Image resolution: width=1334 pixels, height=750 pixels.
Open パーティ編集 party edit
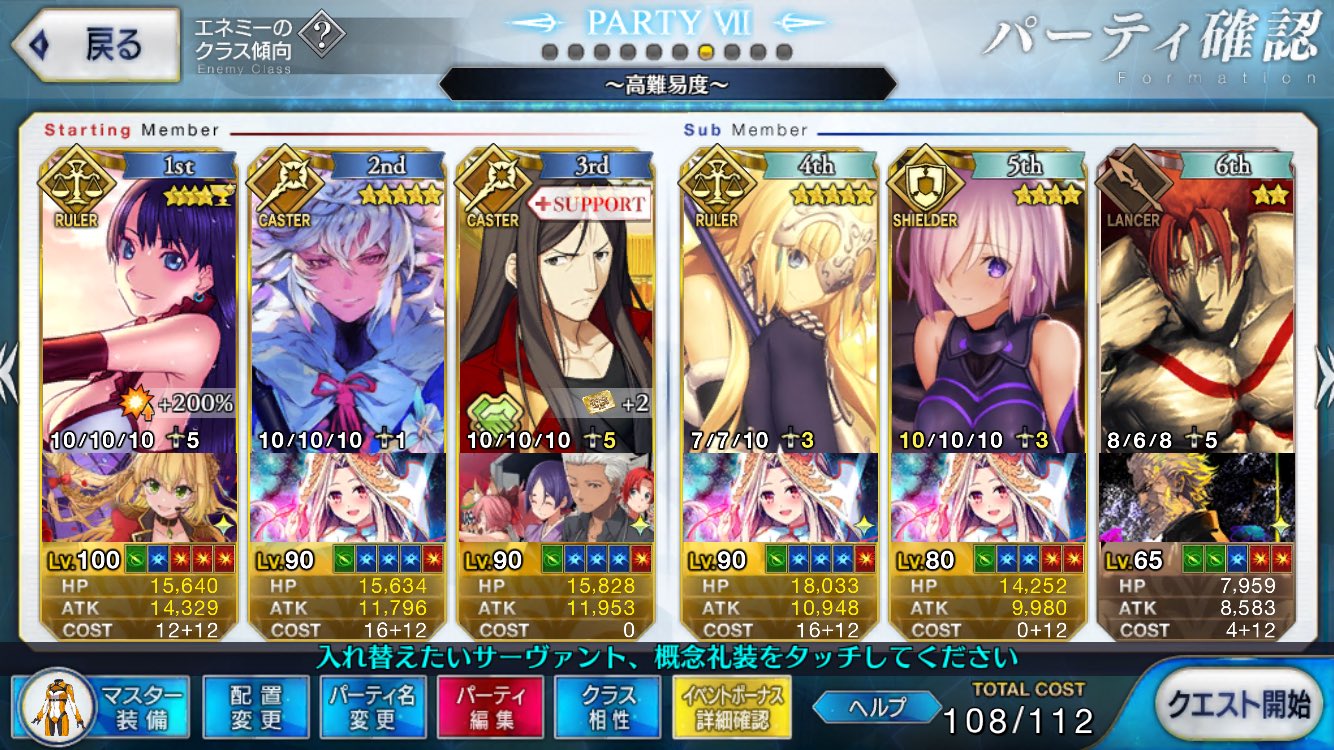click(490, 707)
